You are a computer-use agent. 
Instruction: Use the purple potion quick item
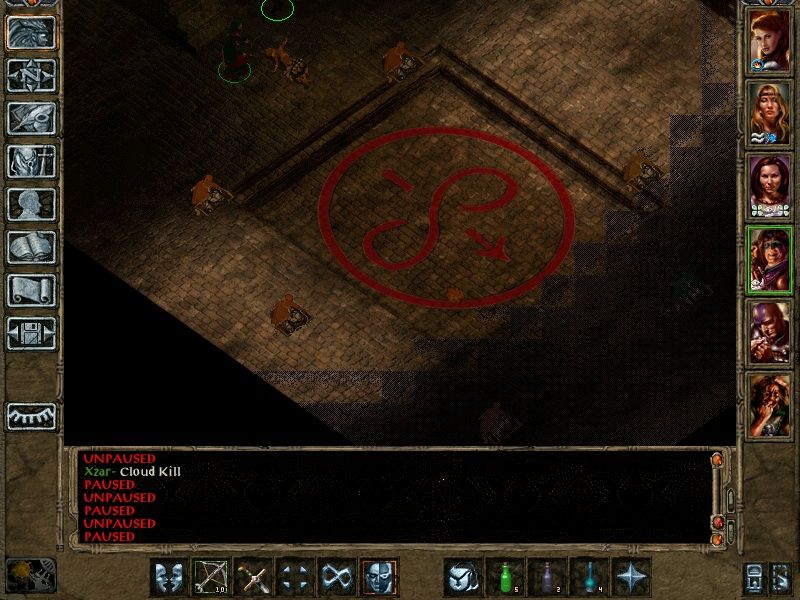coord(547,577)
